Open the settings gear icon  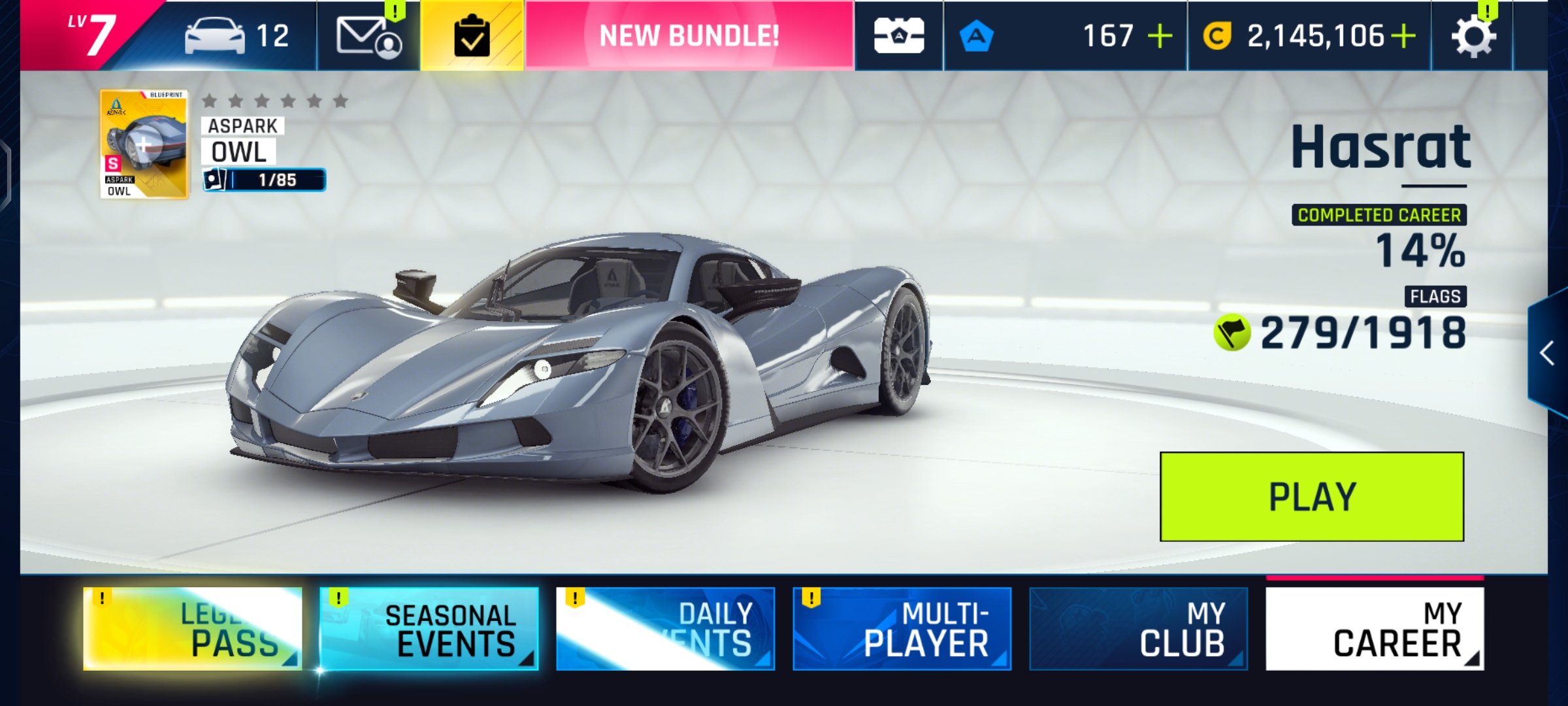pos(1473,36)
